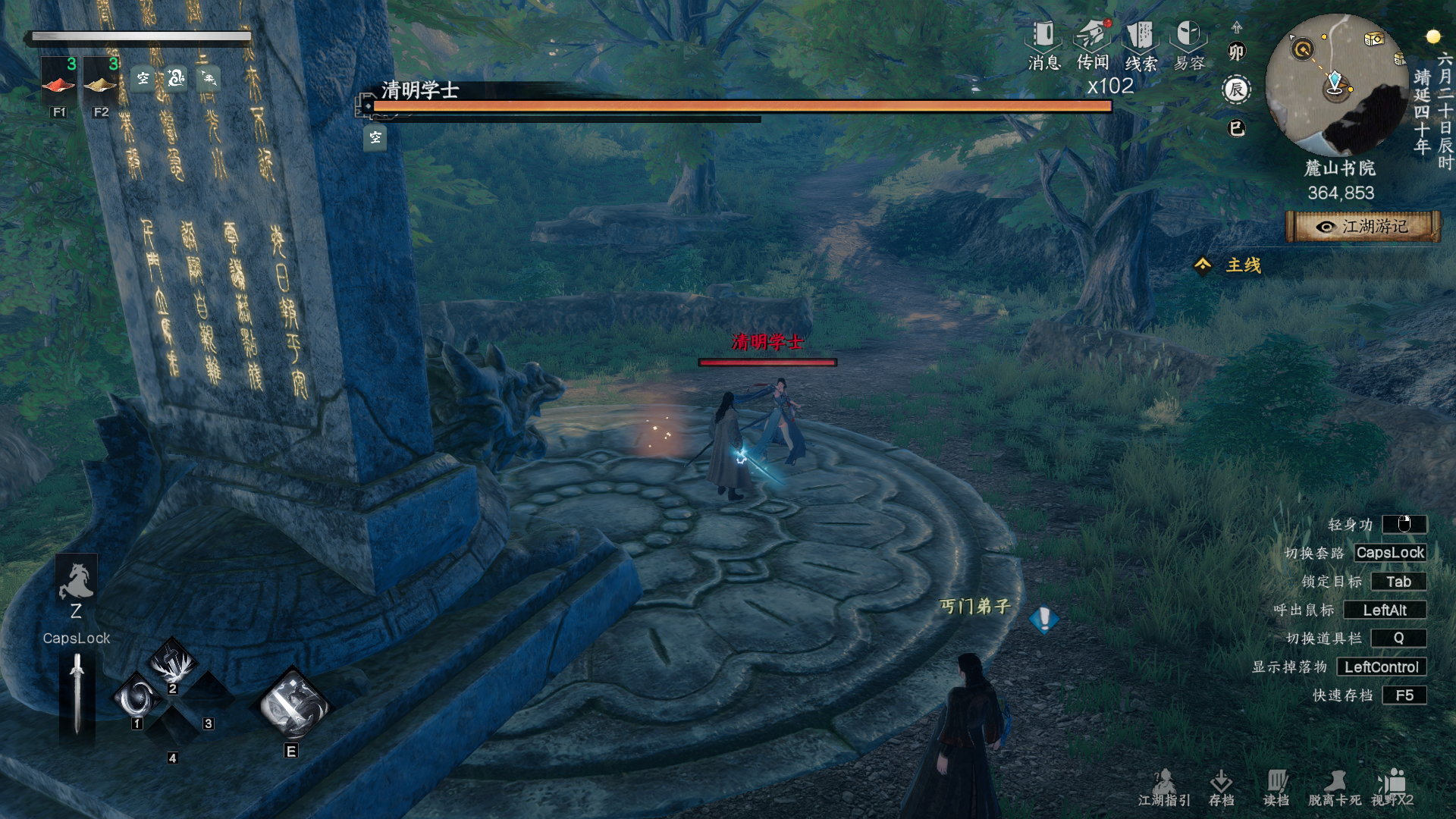Screen dimensions: 1456x819
Task: Use the red powder item slot
Action: pos(58,80)
